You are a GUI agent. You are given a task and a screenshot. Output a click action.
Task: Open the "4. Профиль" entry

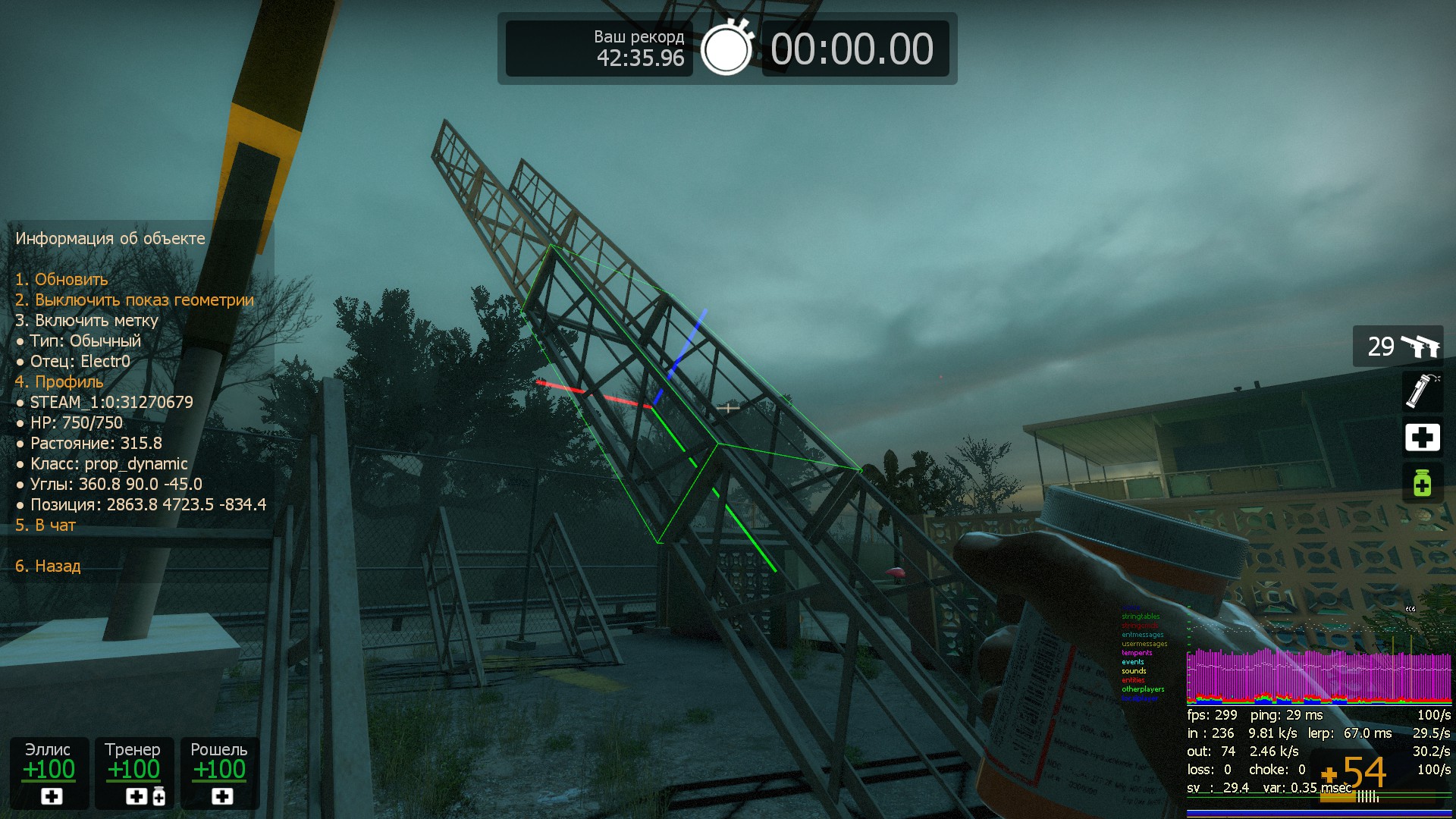point(59,382)
